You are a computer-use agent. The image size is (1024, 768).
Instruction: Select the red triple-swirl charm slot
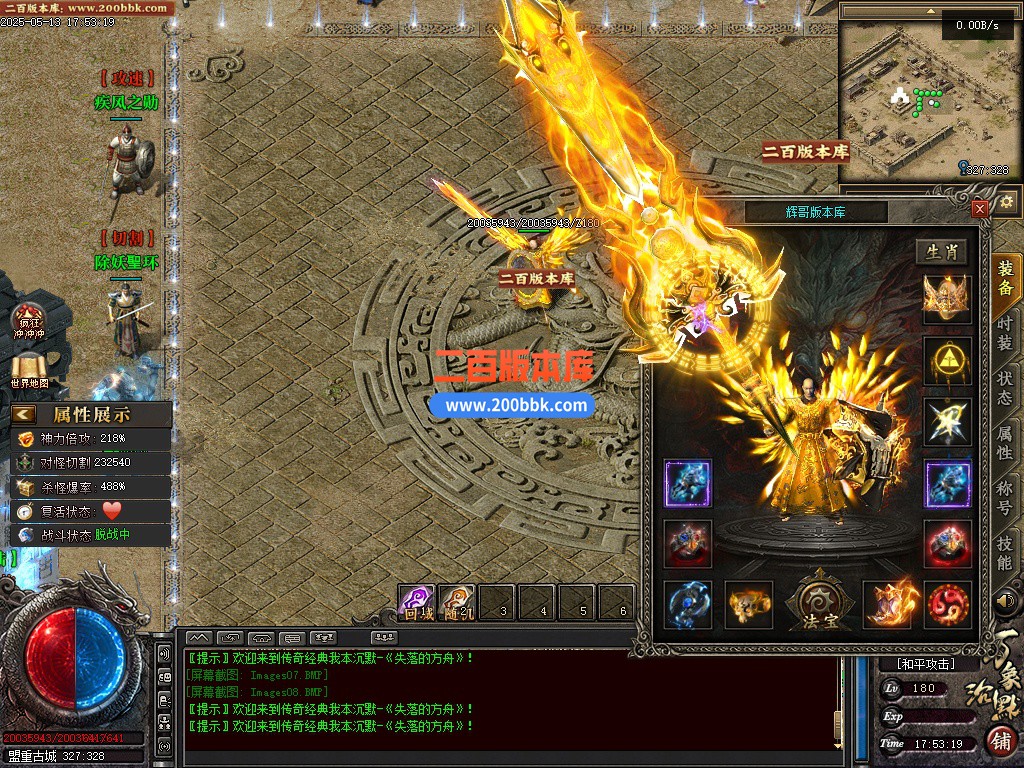947,605
